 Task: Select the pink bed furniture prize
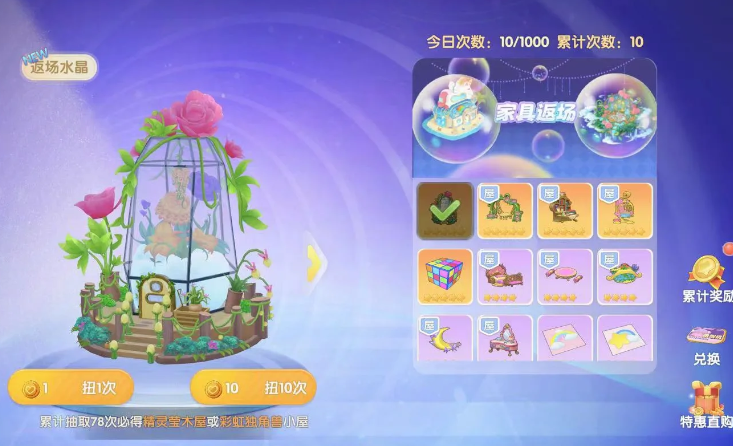(x=504, y=276)
